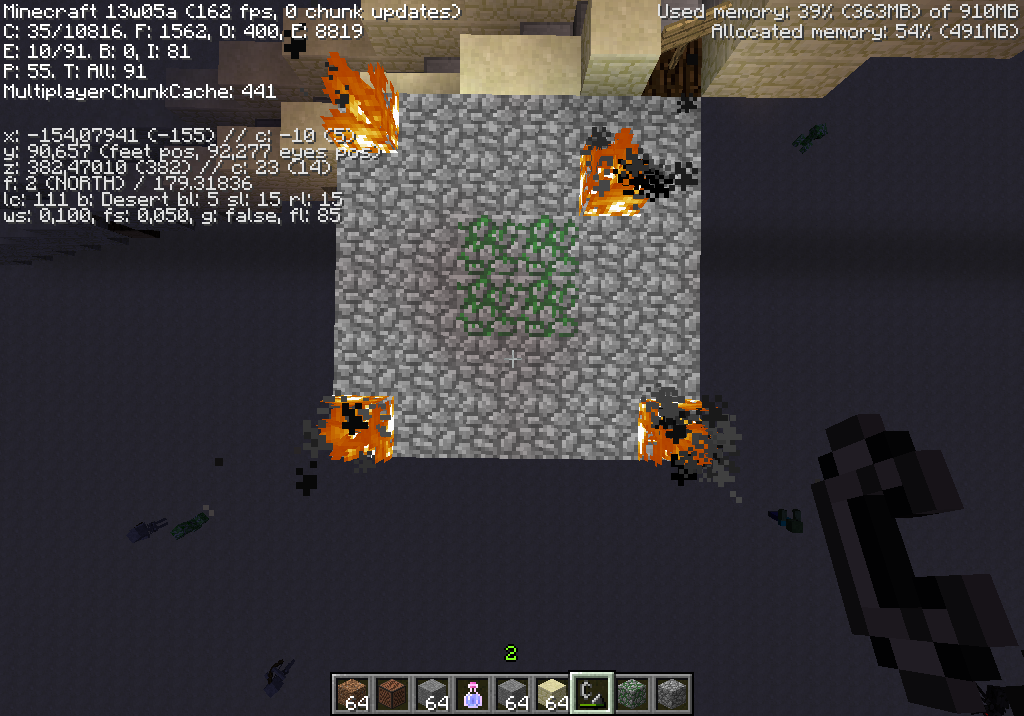Select the dirt stack hotbar slot

(x=352, y=692)
